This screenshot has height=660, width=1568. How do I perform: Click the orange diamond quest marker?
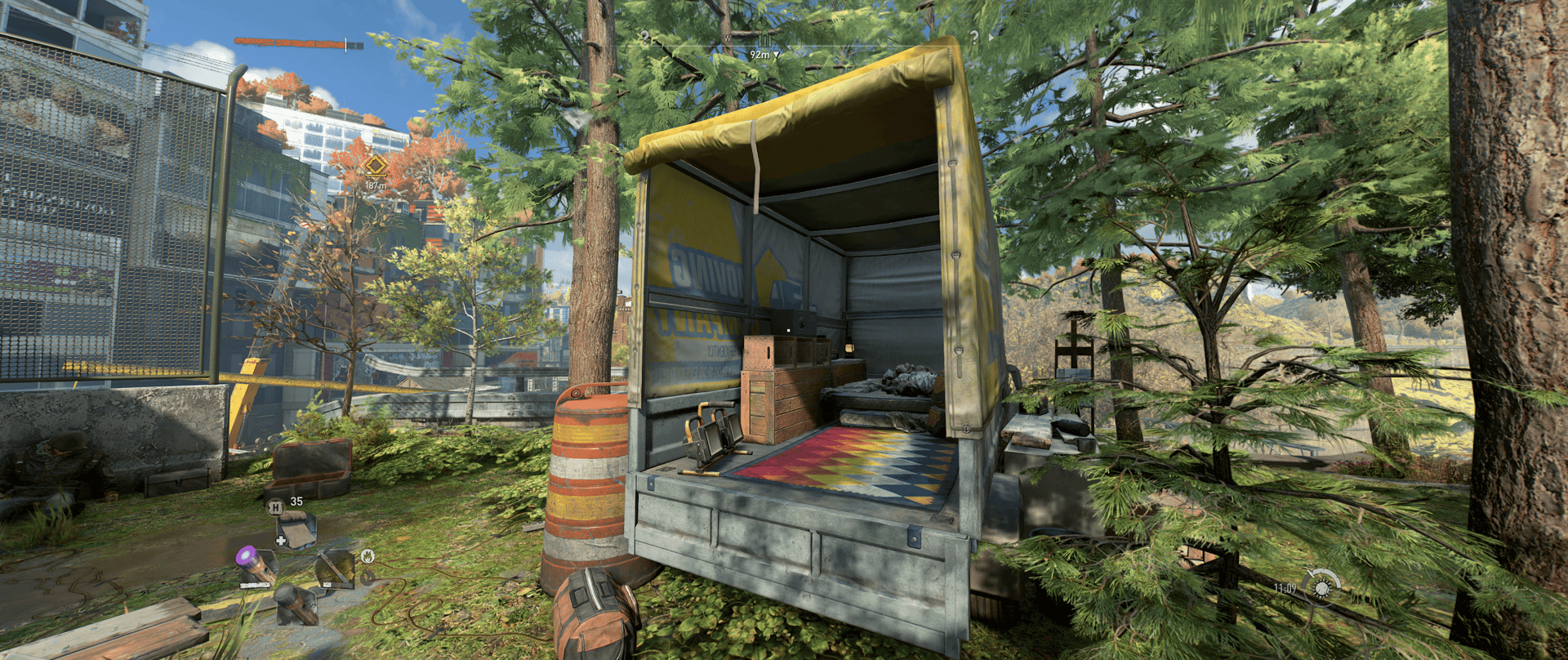pyautogui.click(x=375, y=167)
